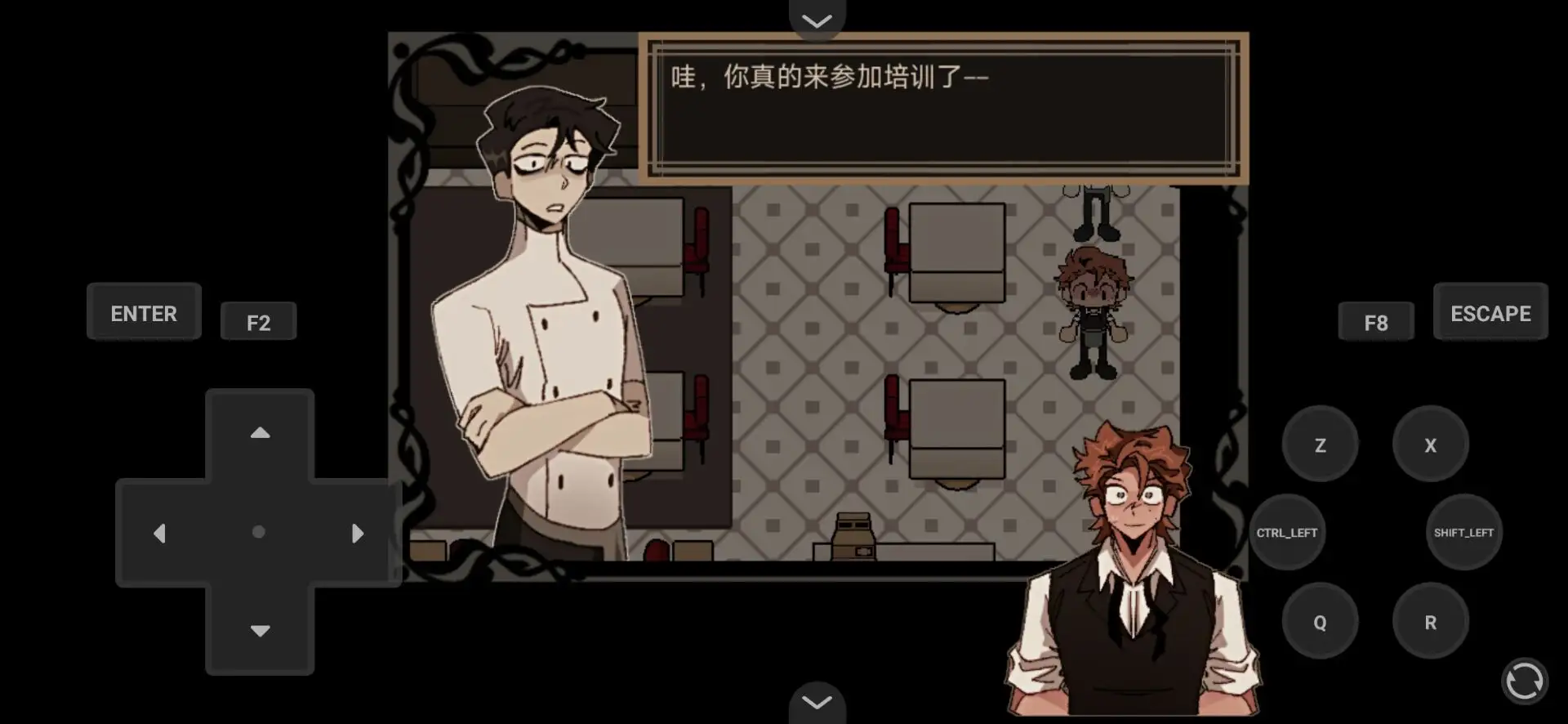
Task: Tap the R key button
Action: point(1430,621)
